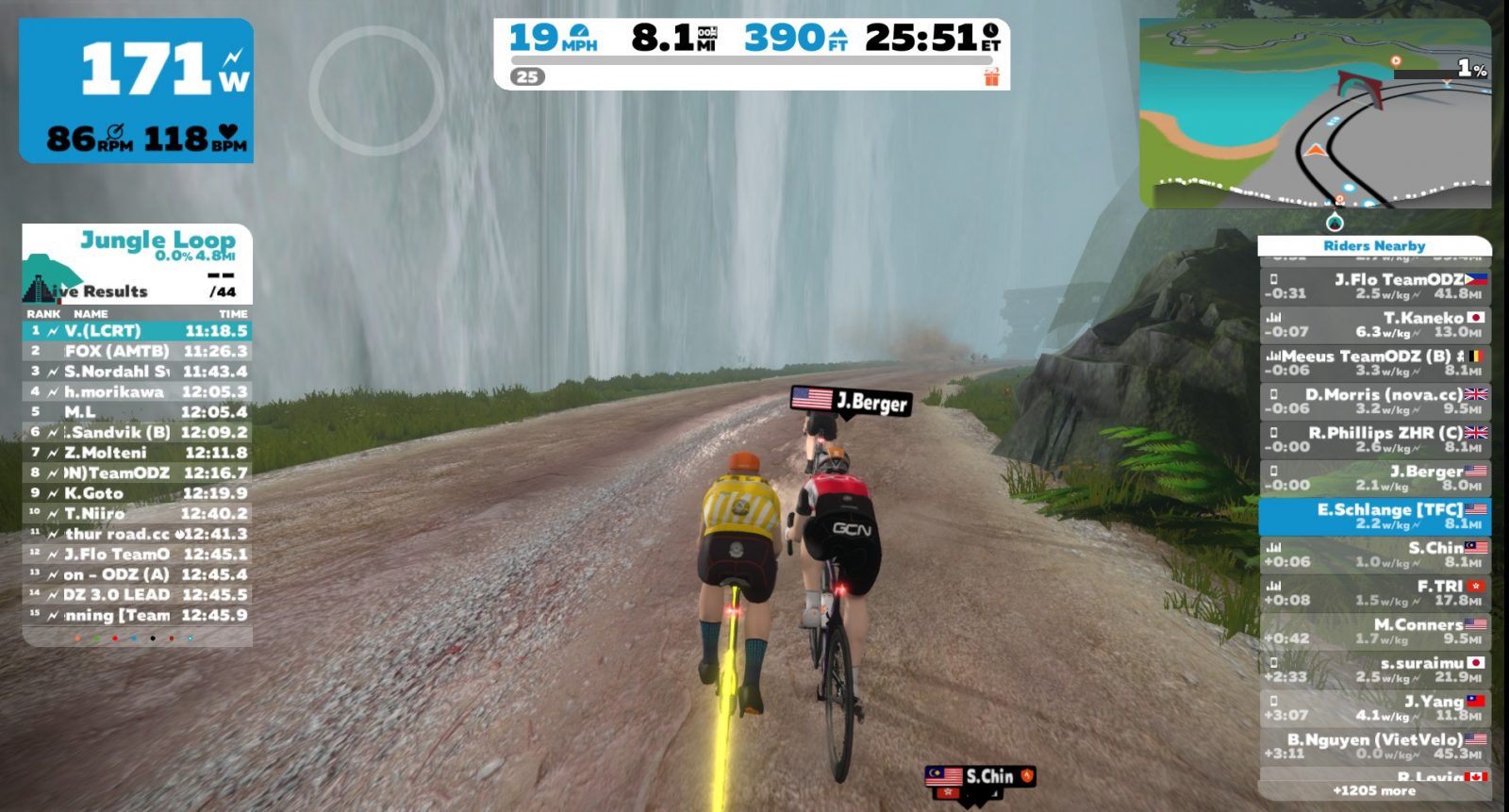
Task: Choose J.Berger row in Riders Nearby list
Action: (x=1375, y=478)
